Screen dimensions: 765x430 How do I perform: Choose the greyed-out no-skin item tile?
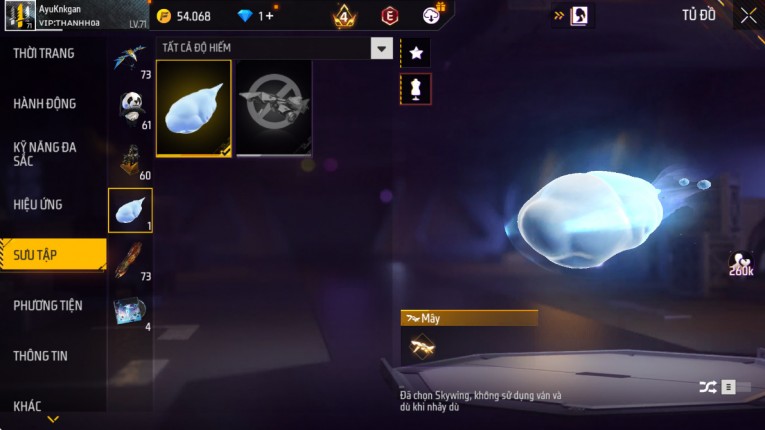[x=274, y=108]
